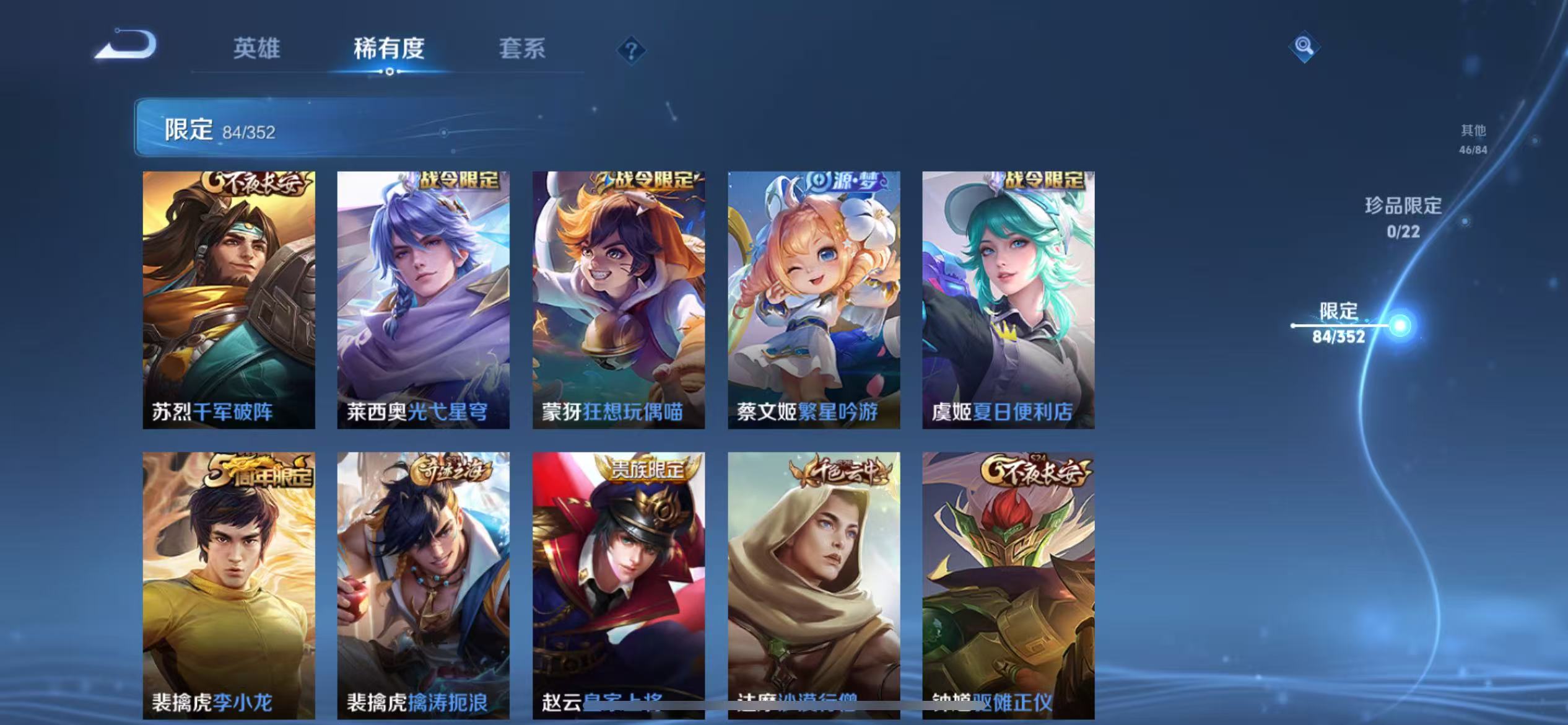Image resolution: width=1568 pixels, height=725 pixels.
Task: Jump to the 其他 46/84 section
Action: tap(1472, 139)
